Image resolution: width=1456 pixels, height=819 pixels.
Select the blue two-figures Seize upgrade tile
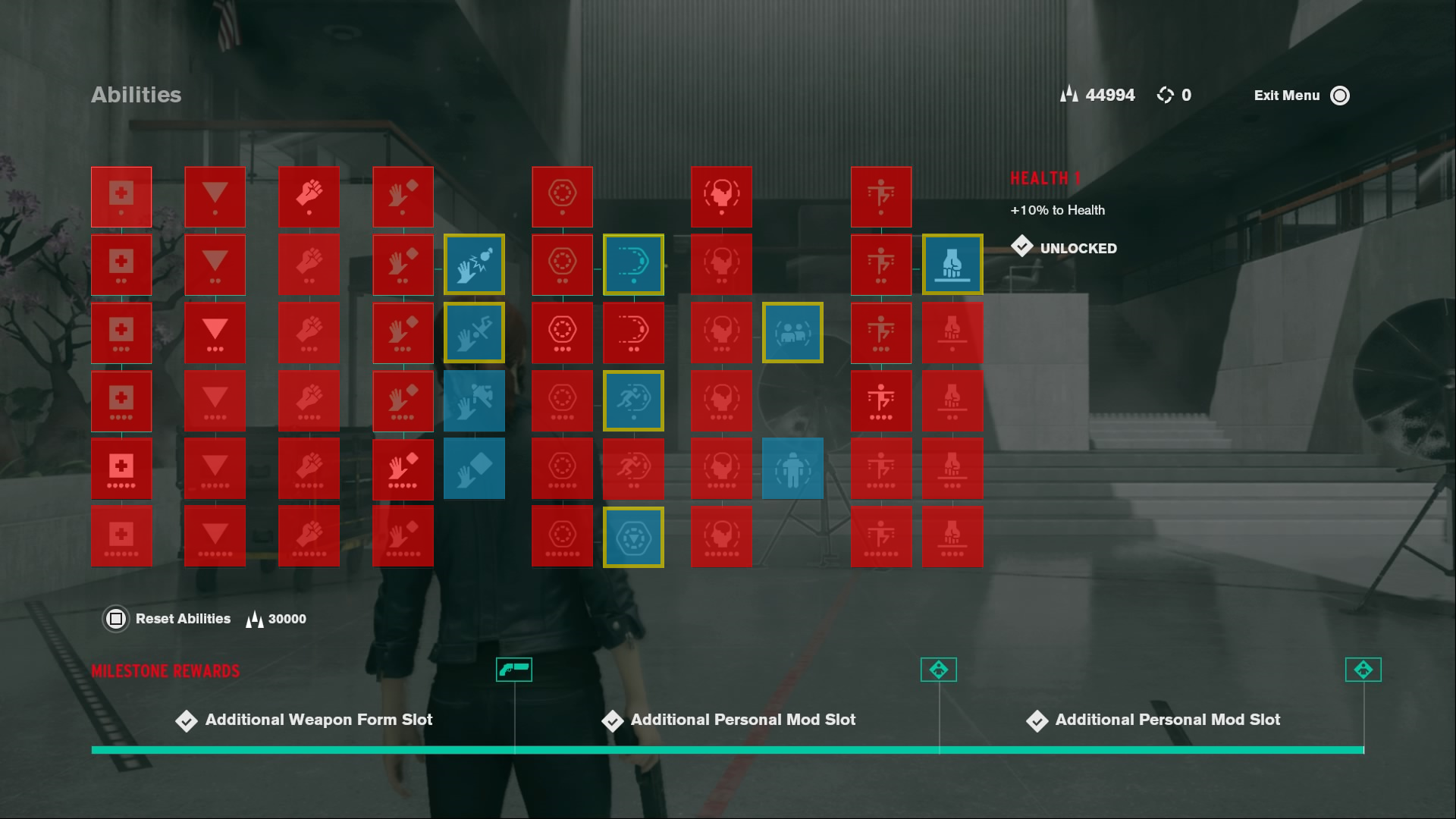tap(792, 332)
